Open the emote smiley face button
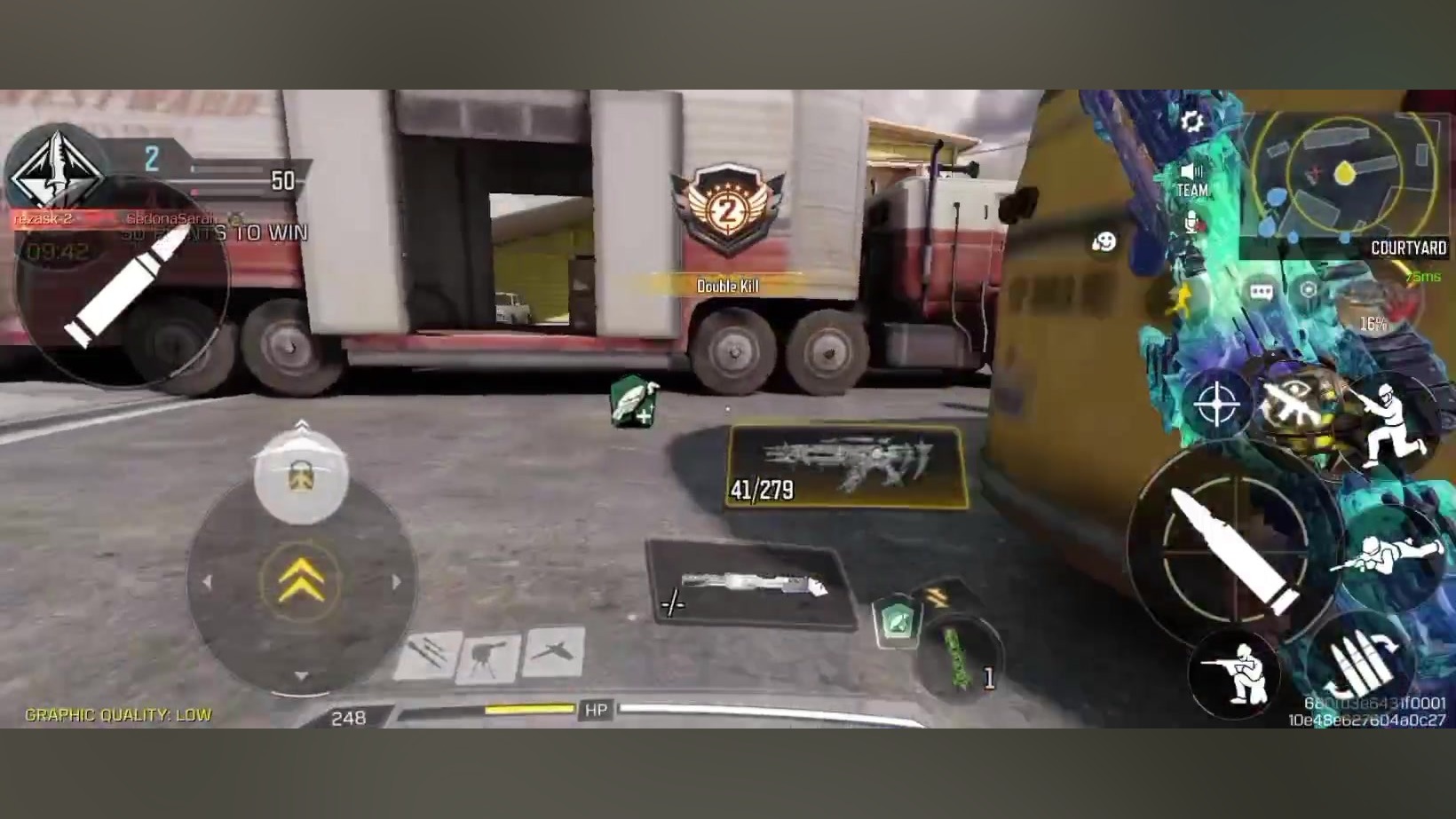This screenshot has height=819, width=1456. click(1104, 241)
